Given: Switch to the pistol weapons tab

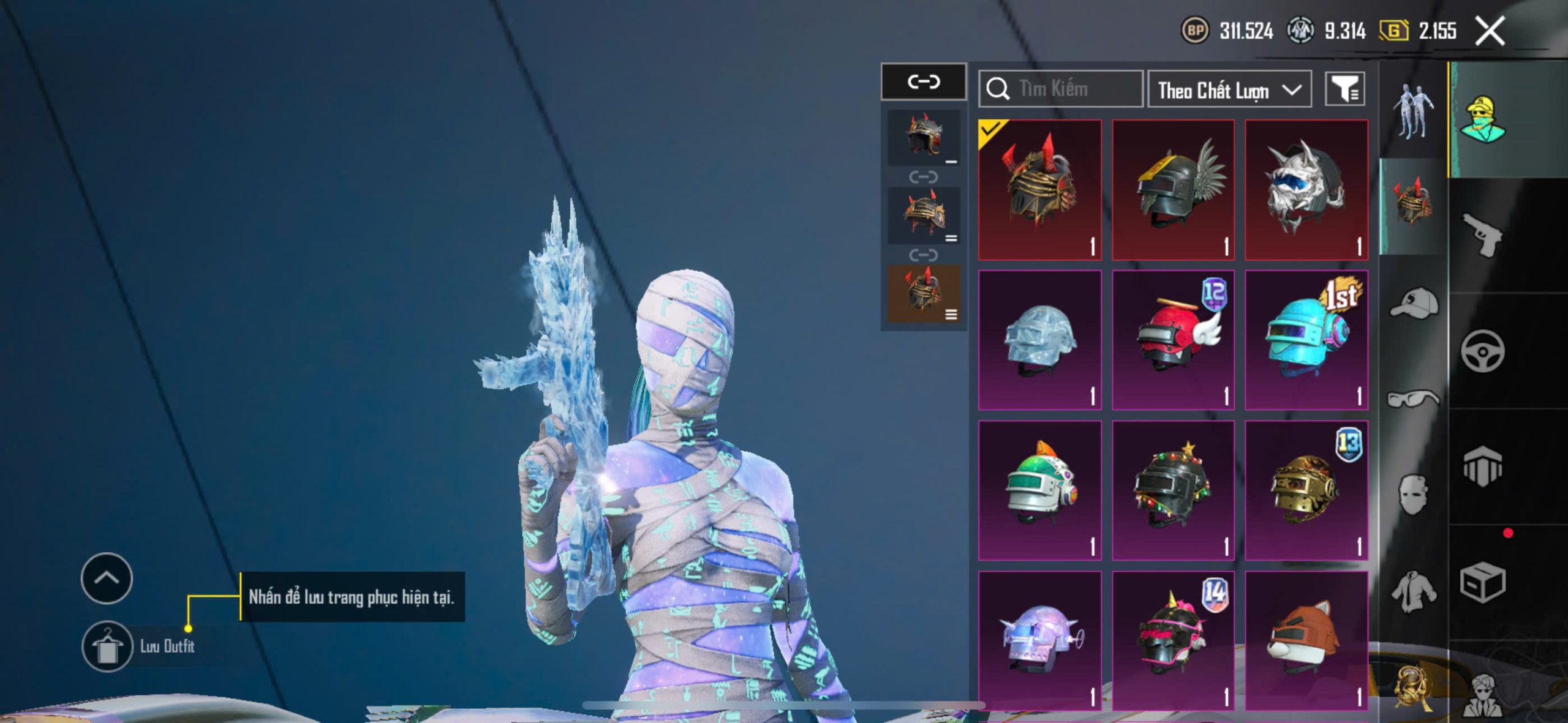Looking at the screenshot, I should [x=1482, y=236].
